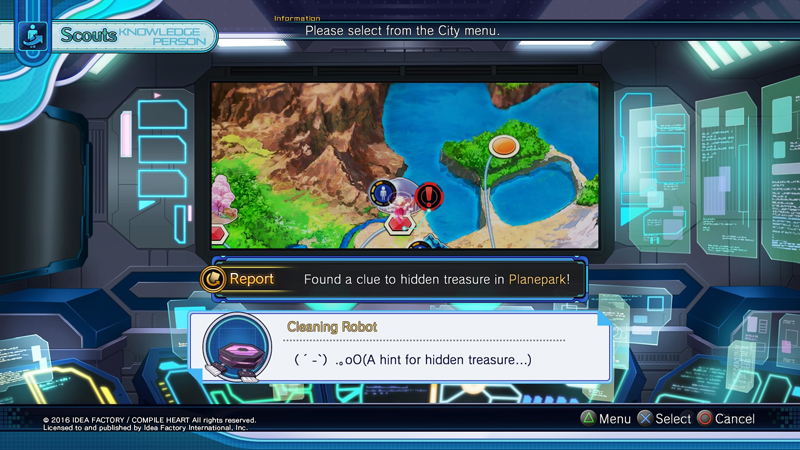
Task: Click the red exclamation event marker
Action: point(429,195)
